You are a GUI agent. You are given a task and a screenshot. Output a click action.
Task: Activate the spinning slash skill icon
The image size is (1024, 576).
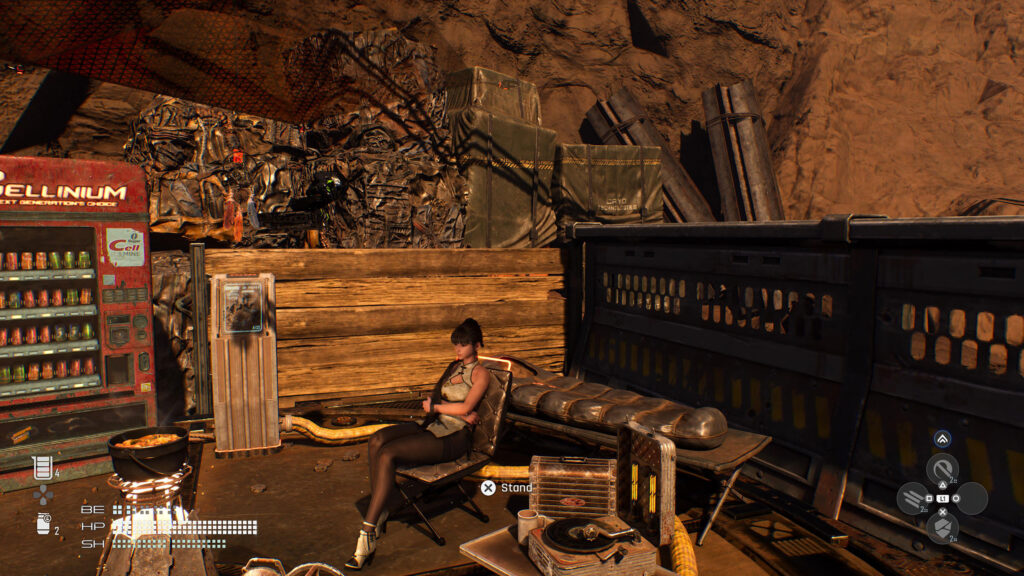941,468
